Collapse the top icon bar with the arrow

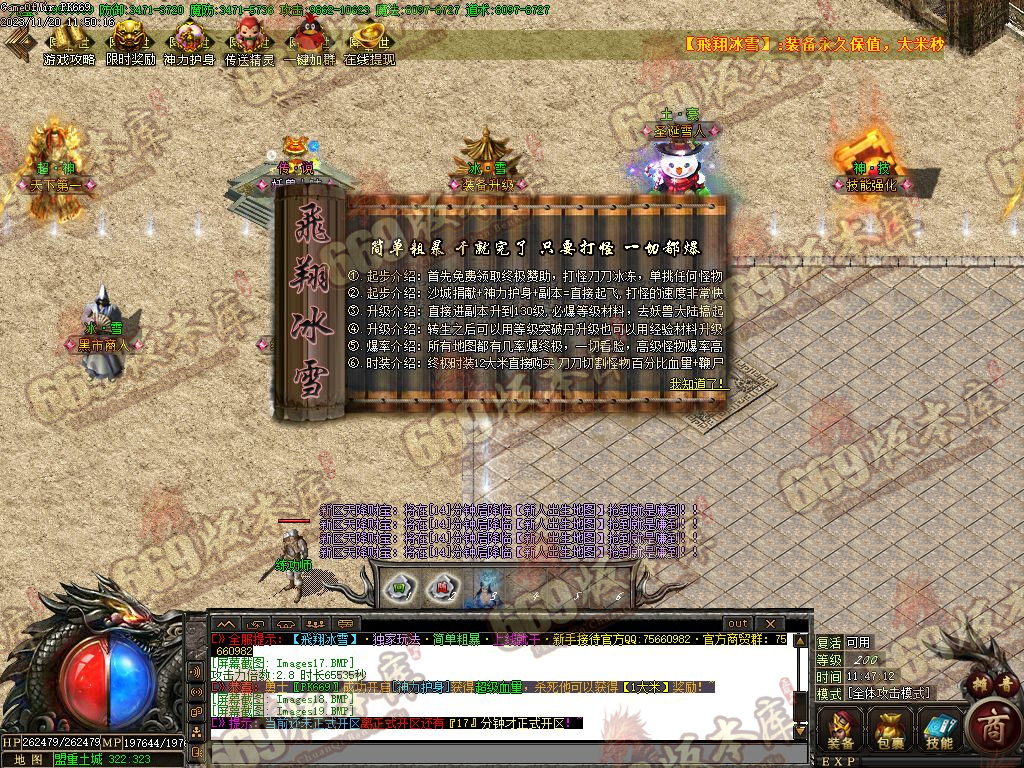point(18,41)
